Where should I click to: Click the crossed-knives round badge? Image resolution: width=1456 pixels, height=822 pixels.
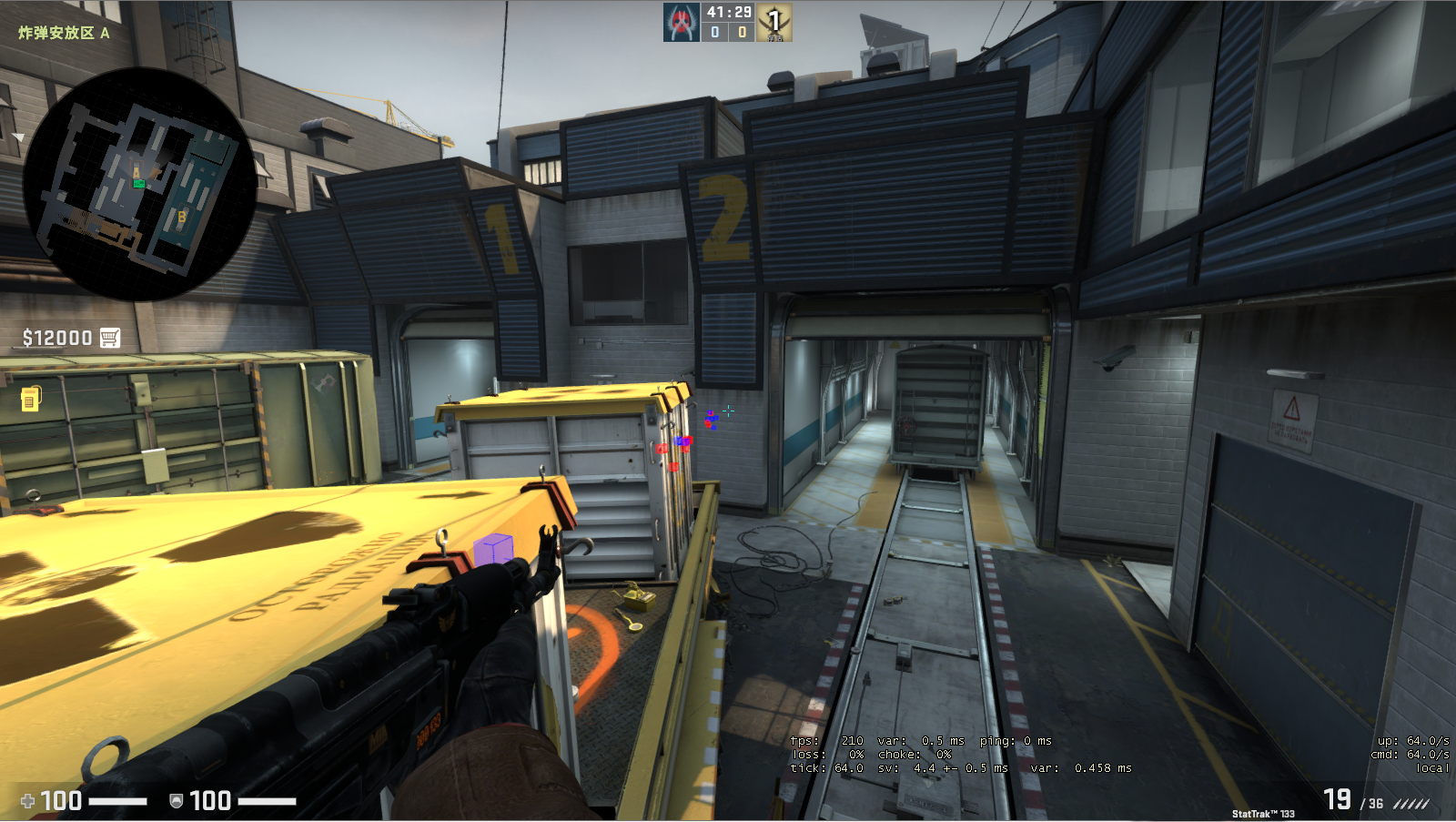pos(774,23)
